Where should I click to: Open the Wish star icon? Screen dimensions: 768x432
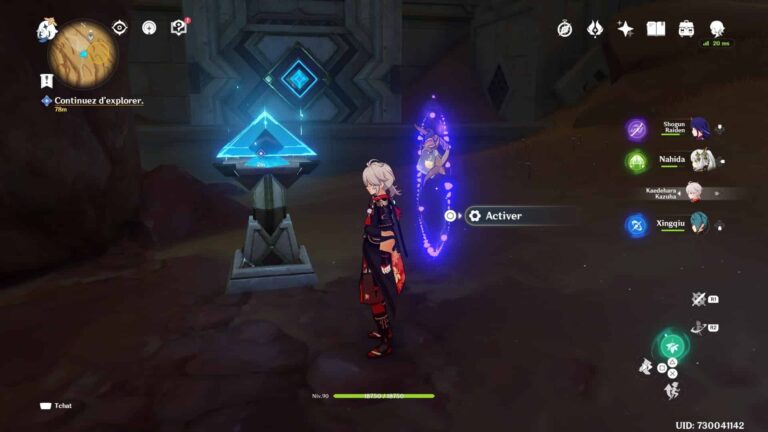[x=626, y=29]
